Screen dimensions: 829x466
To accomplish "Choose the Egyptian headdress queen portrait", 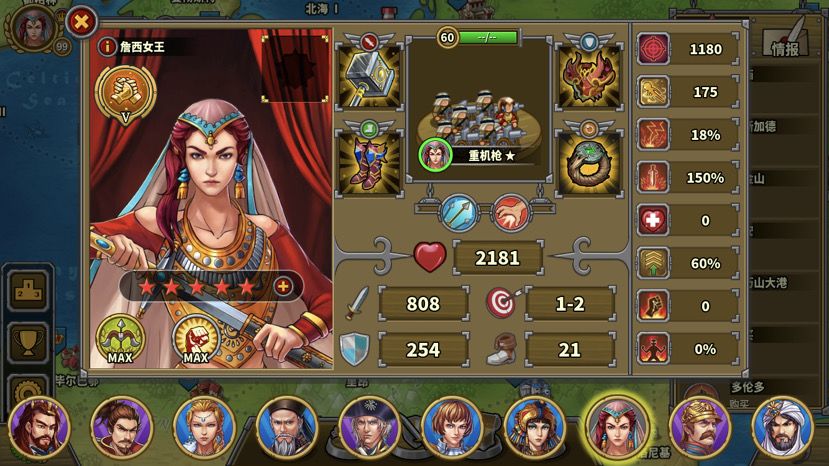I will [x=534, y=427].
